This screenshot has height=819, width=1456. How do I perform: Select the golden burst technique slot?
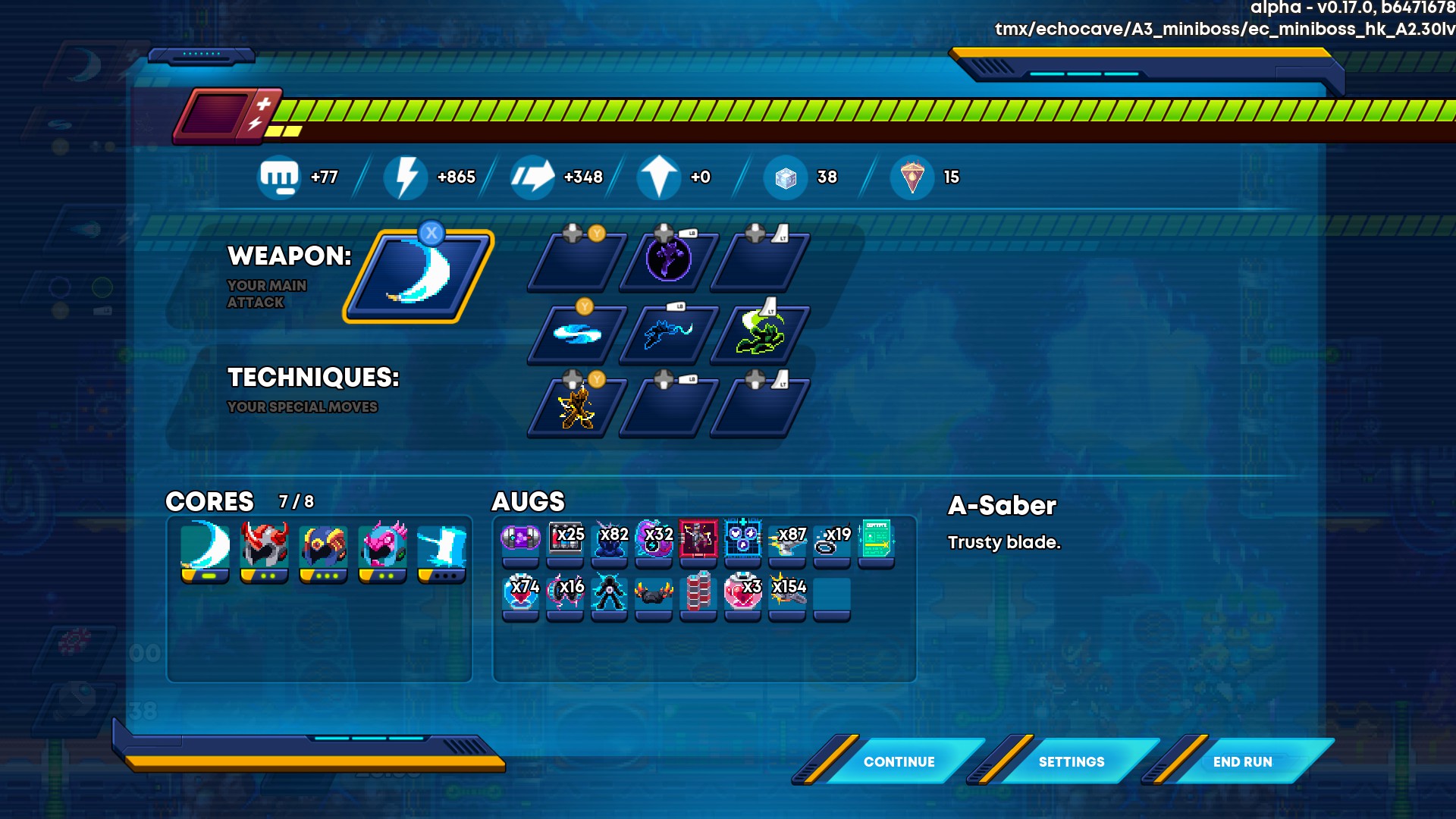pyautogui.click(x=577, y=407)
